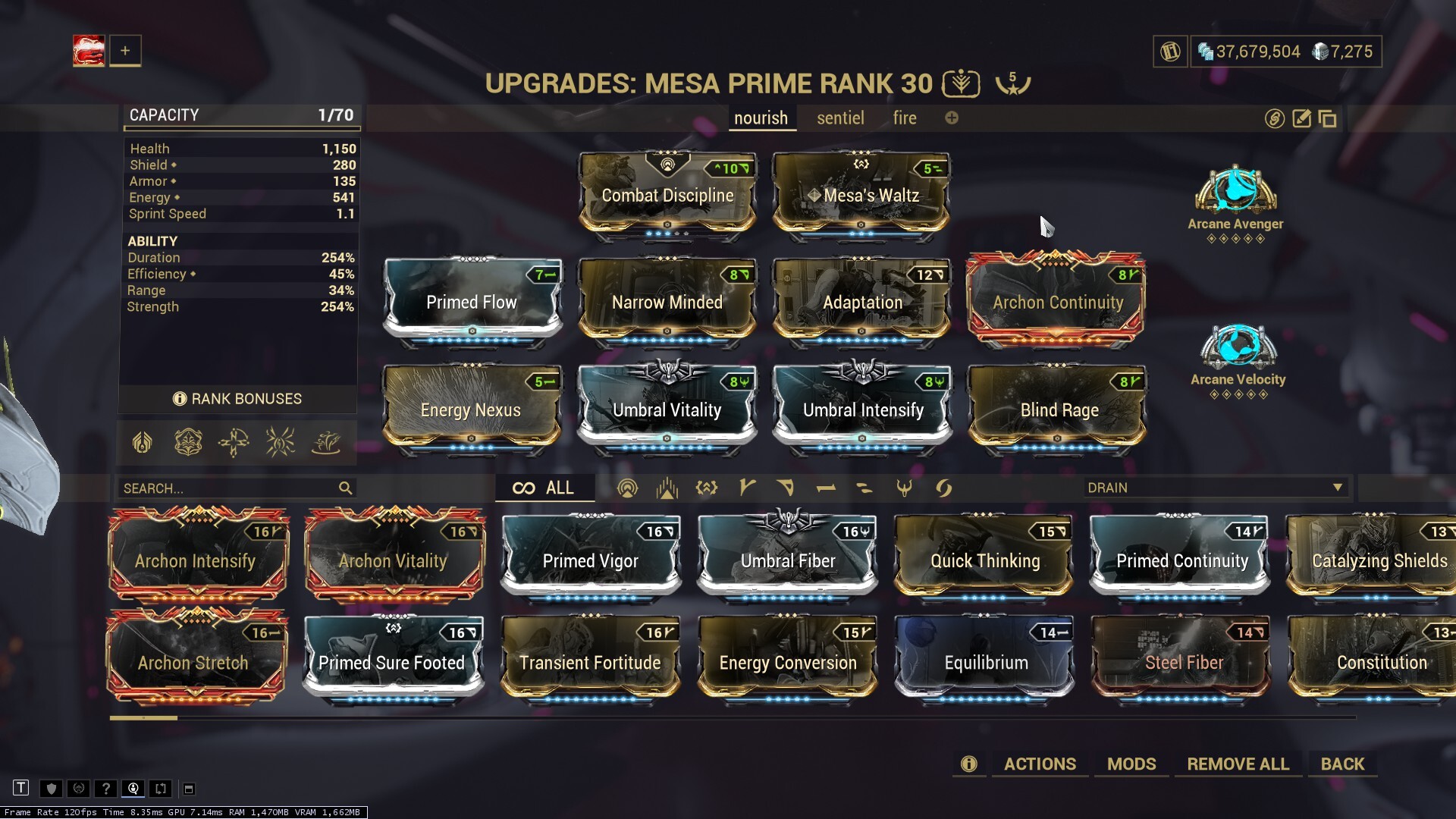Select the Mesa's Waltz exilus mod

[x=861, y=195]
